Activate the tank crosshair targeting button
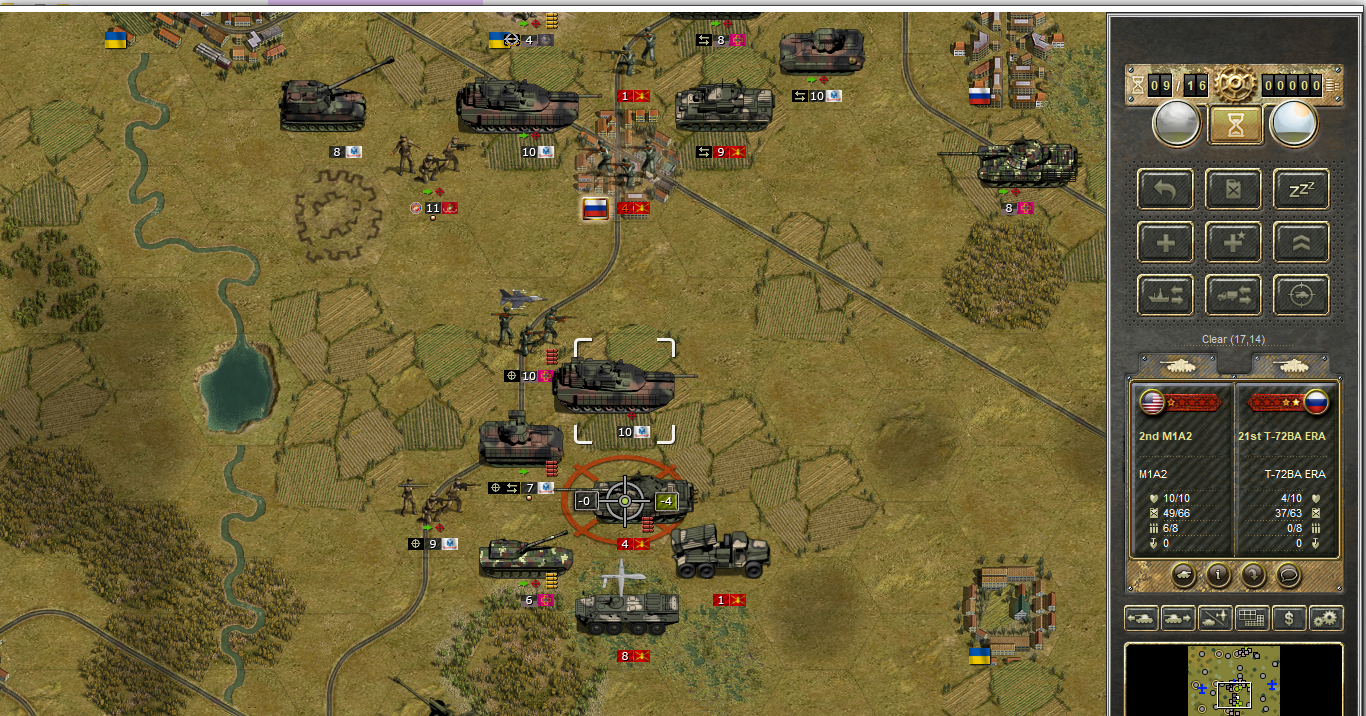1366x716 pixels. pos(1301,295)
